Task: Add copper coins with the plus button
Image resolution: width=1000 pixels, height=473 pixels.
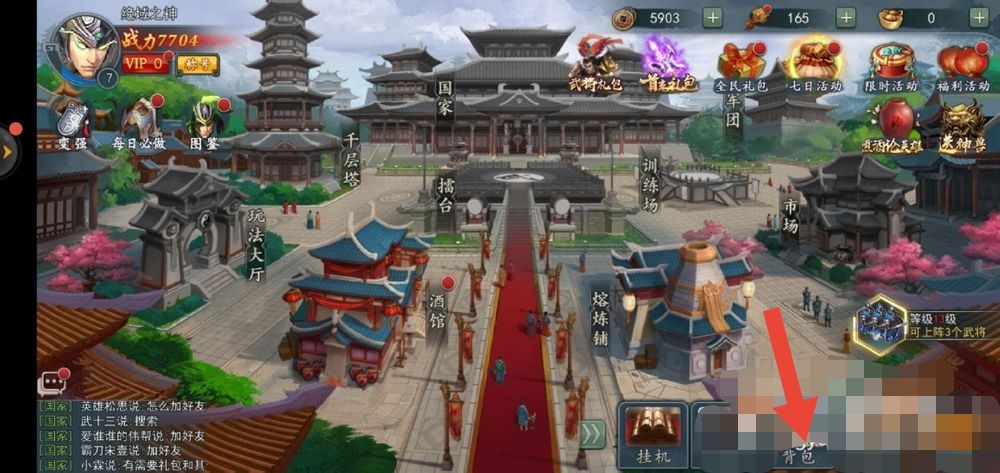Action: (712, 17)
